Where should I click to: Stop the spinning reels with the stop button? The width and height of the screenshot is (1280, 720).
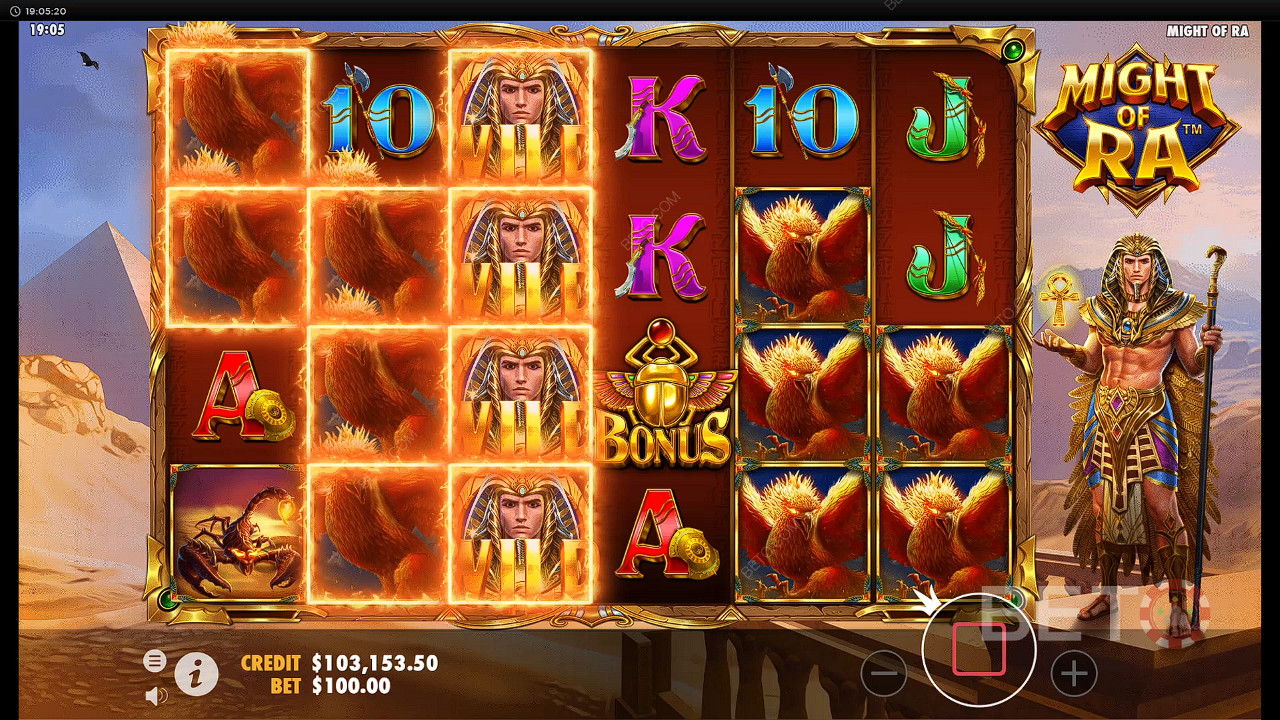pyautogui.click(x=979, y=650)
